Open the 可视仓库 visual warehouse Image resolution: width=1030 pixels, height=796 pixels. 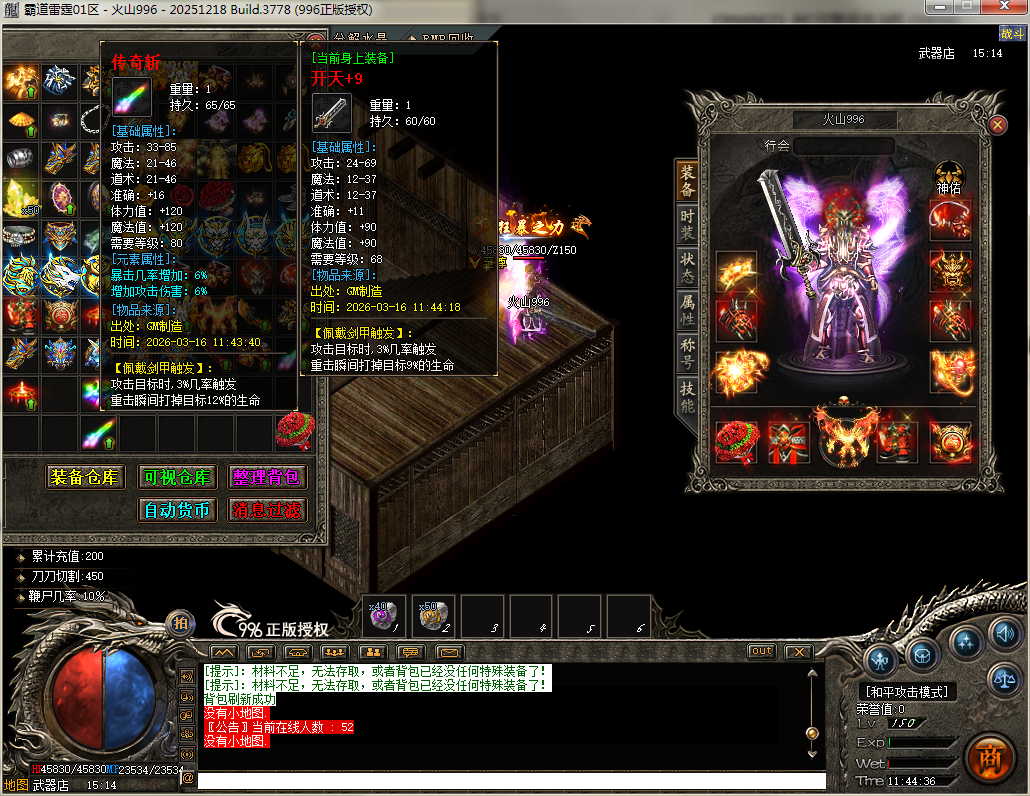(176, 477)
